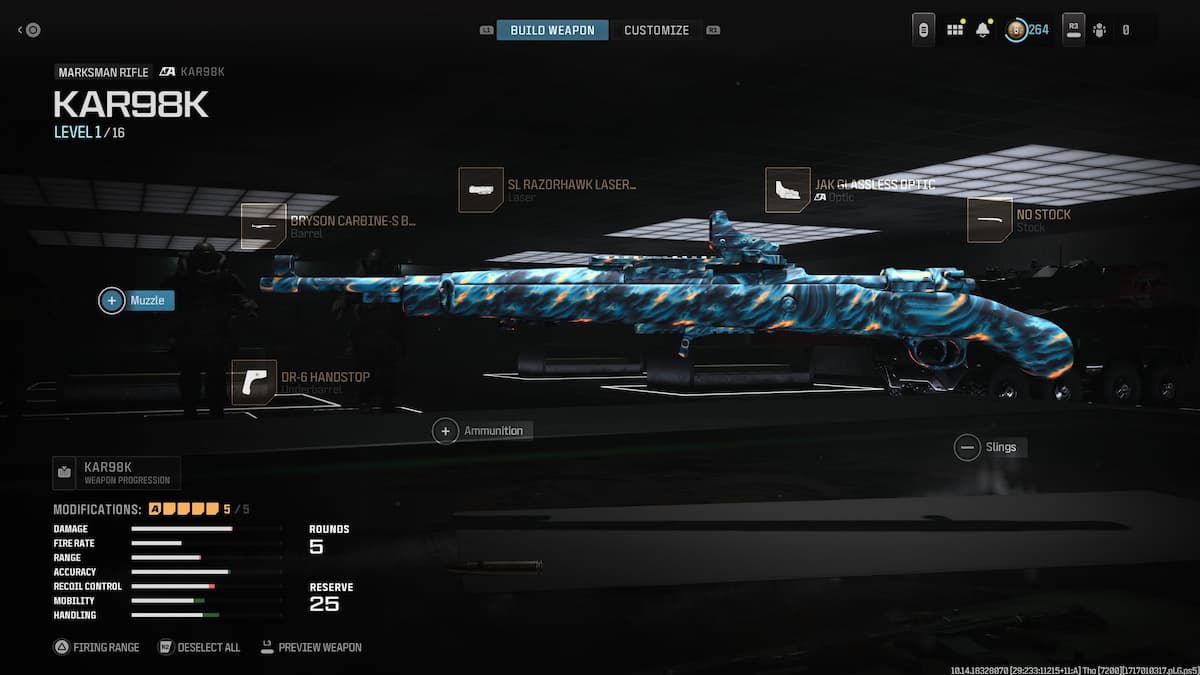Select the Build Weapon tab
Viewport: 1200px width, 675px height.
pyautogui.click(x=552, y=30)
